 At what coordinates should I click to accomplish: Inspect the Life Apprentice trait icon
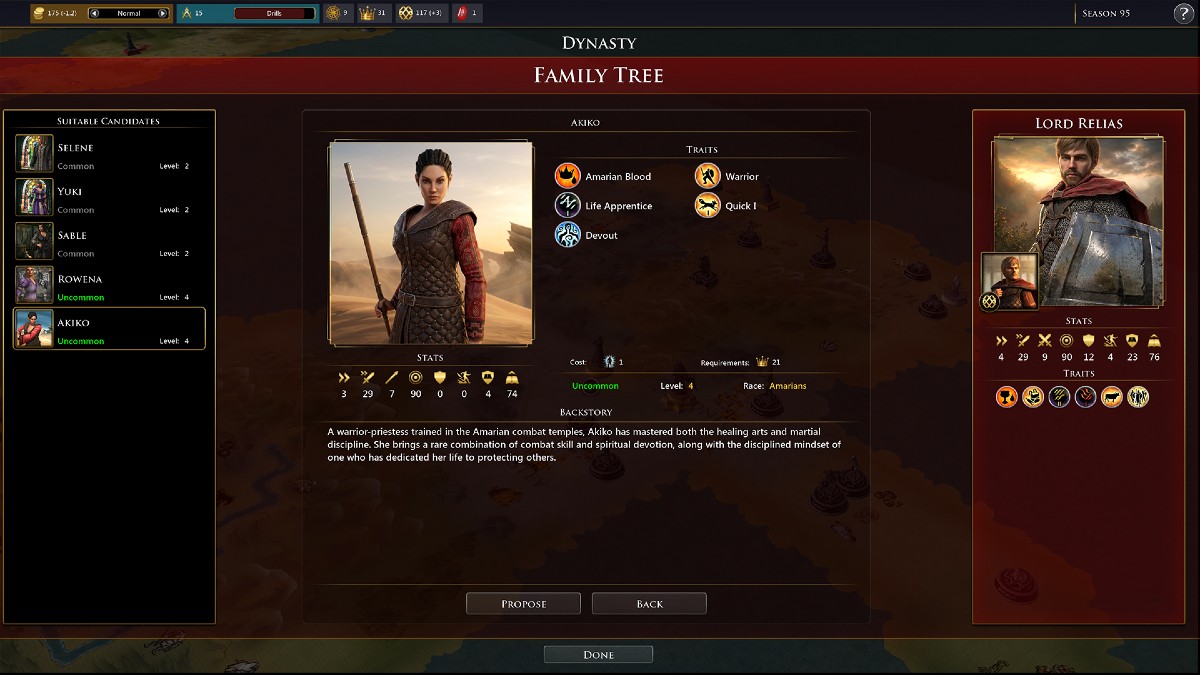[x=568, y=205]
